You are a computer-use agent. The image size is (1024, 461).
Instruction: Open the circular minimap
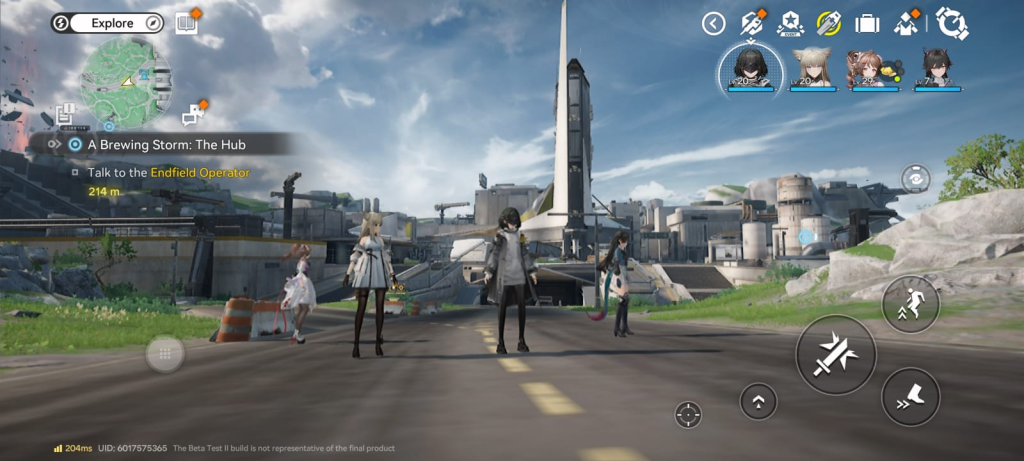pos(119,77)
